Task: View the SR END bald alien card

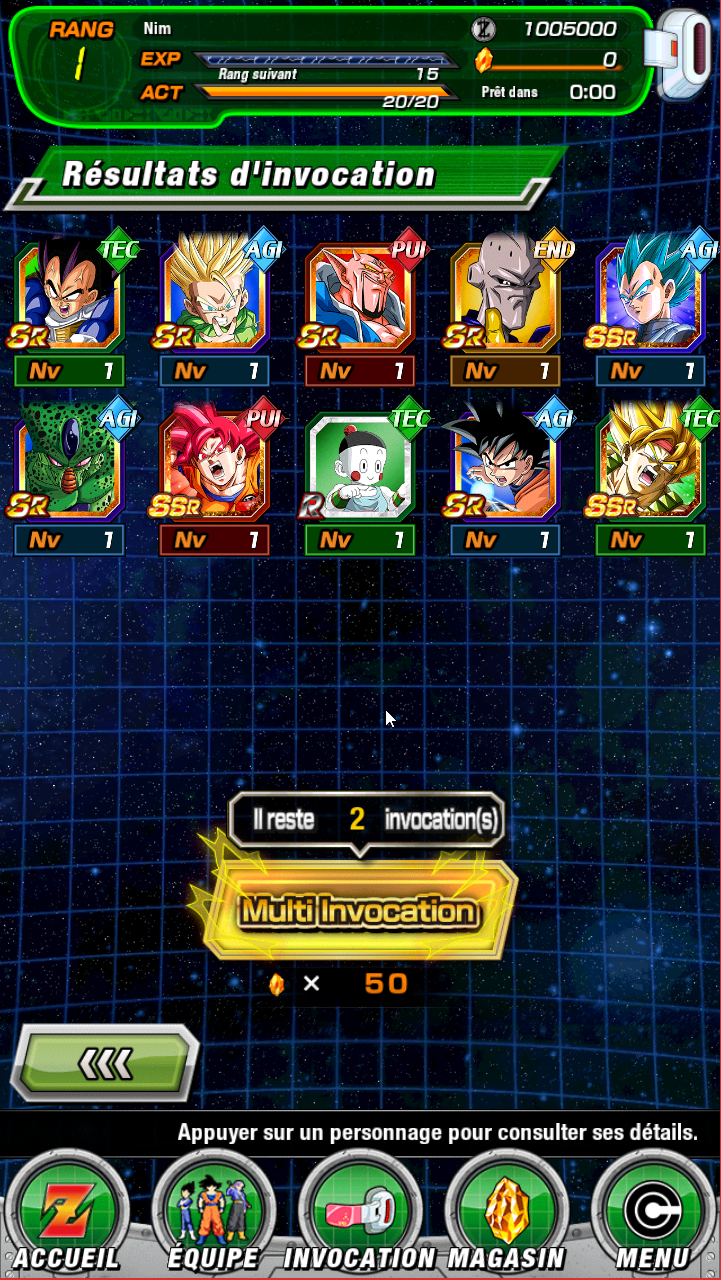Action: (x=505, y=297)
